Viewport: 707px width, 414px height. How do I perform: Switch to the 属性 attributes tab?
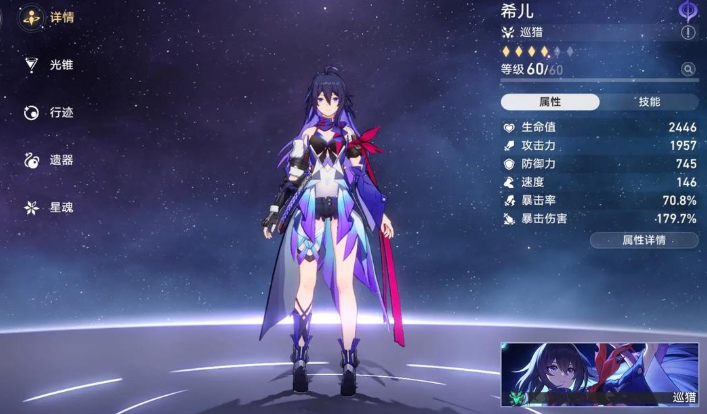(550, 102)
